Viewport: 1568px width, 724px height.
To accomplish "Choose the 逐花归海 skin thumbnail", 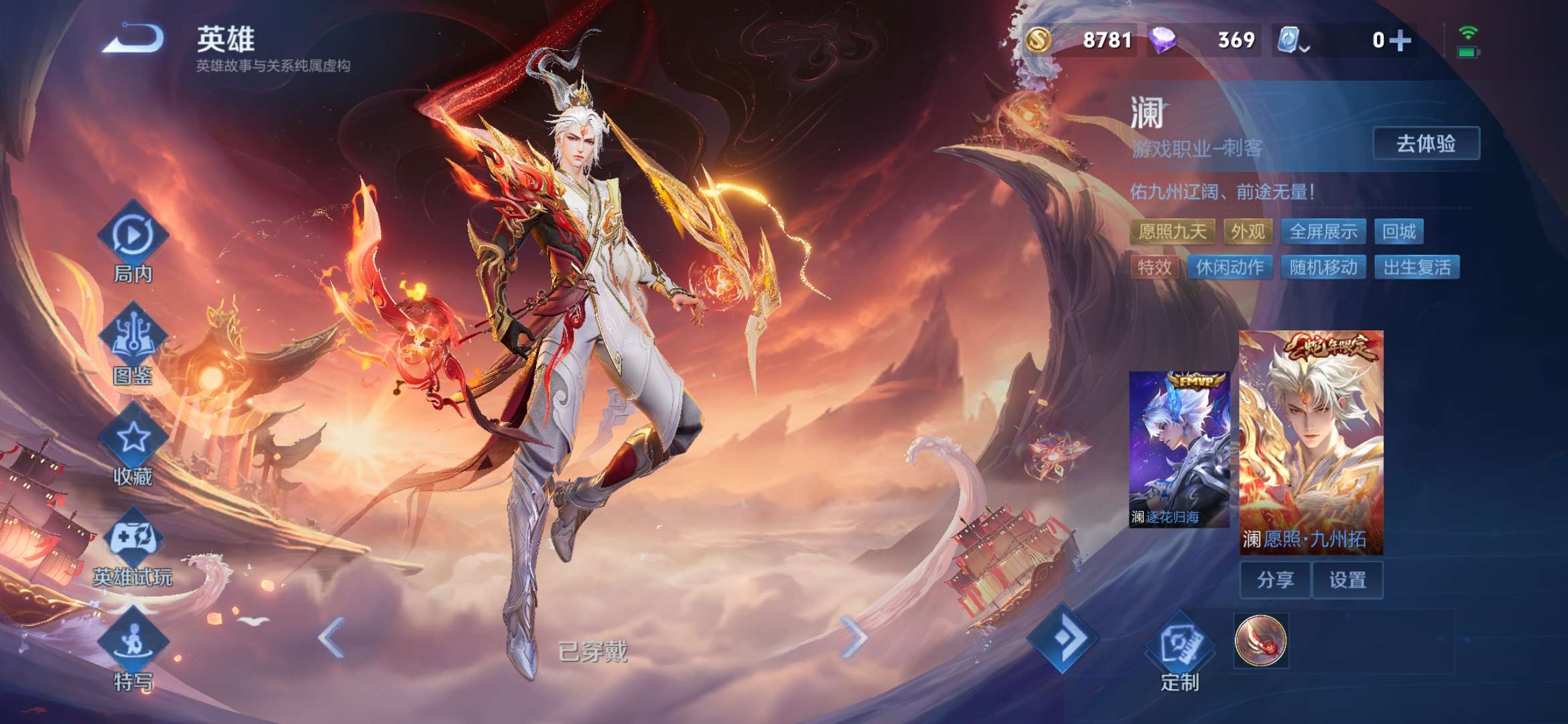I will pyautogui.click(x=1179, y=449).
